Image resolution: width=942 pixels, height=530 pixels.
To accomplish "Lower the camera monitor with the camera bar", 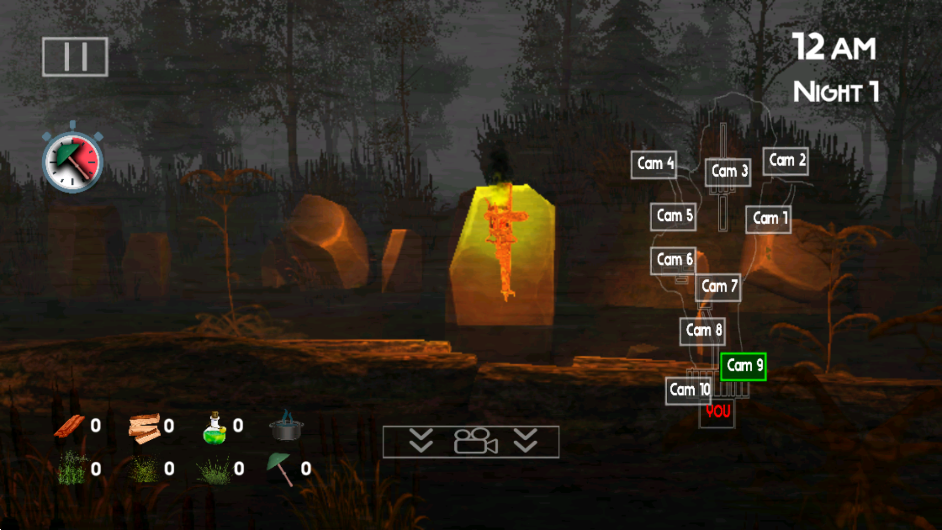I will 471,441.
